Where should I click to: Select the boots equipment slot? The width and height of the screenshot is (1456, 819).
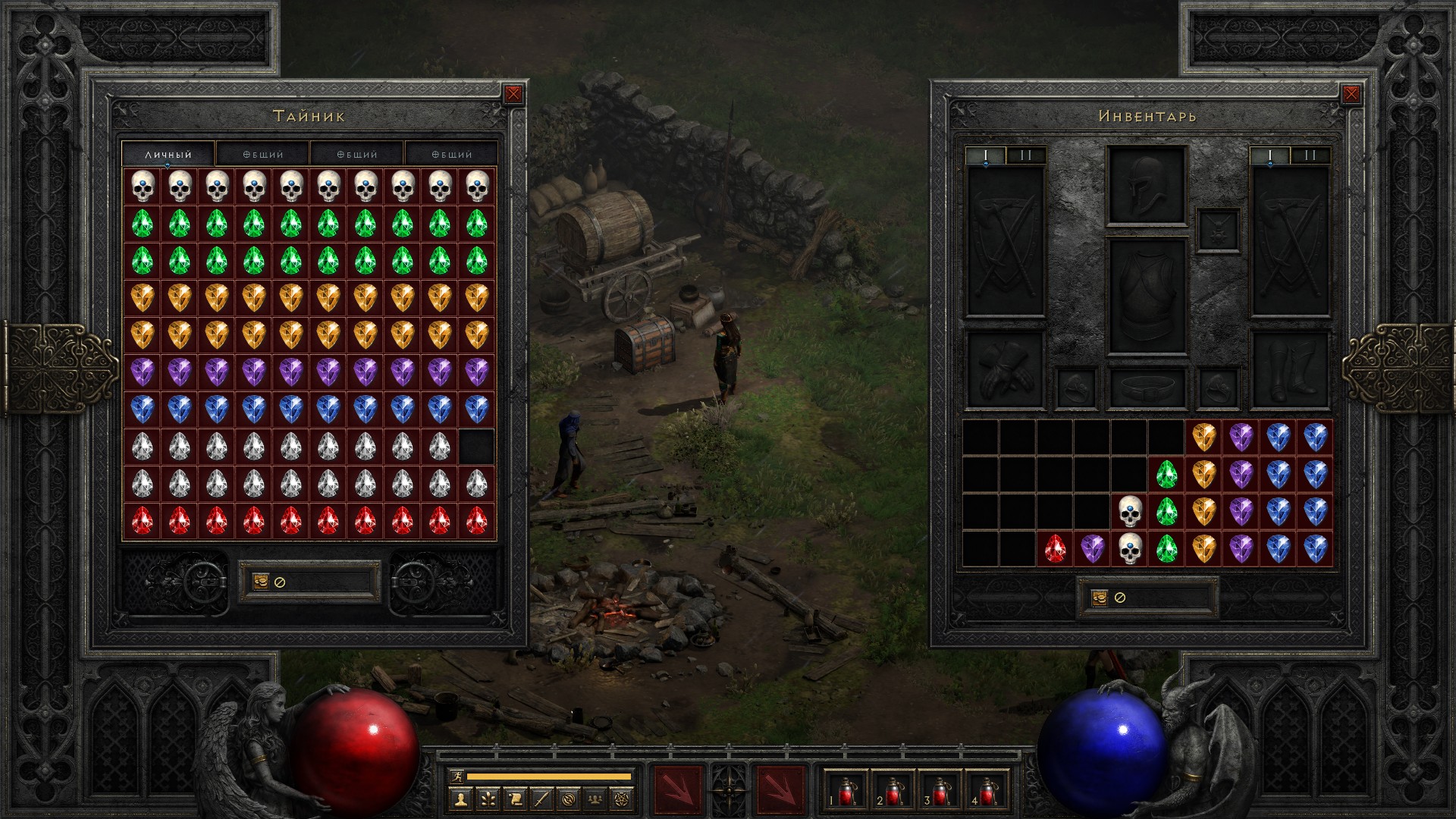click(x=1289, y=369)
